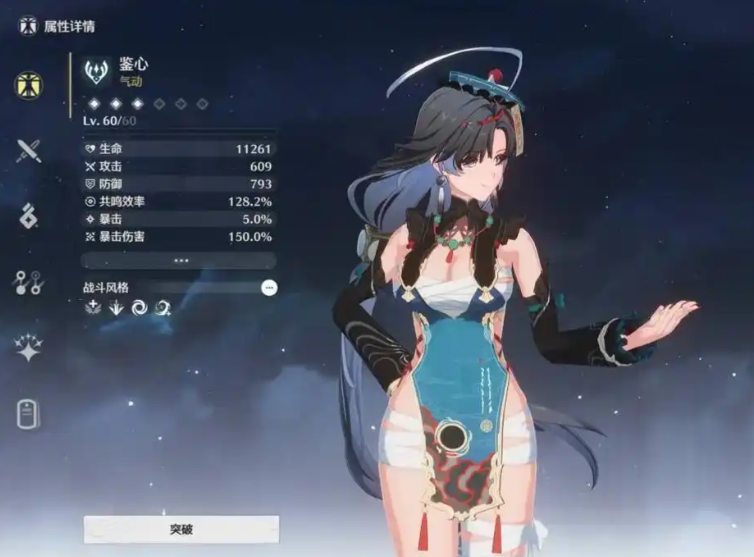
Task: Expand full stats with the three-dot bar
Action: (180, 260)
